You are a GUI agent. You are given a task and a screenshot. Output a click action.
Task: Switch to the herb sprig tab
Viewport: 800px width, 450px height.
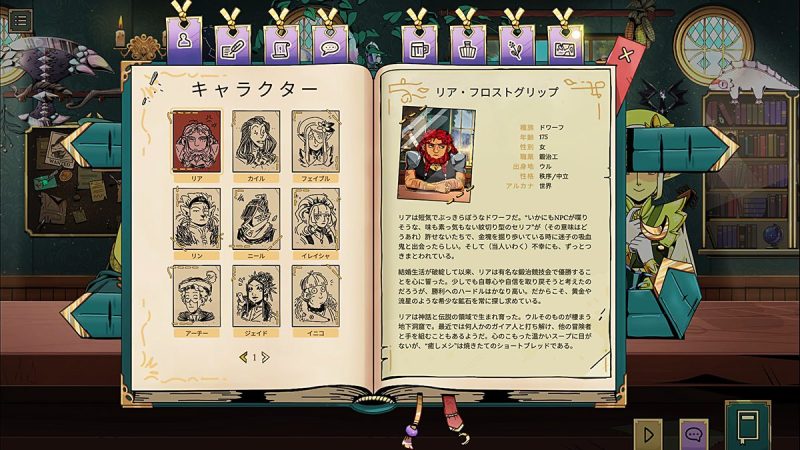click(x=516, y=44)
